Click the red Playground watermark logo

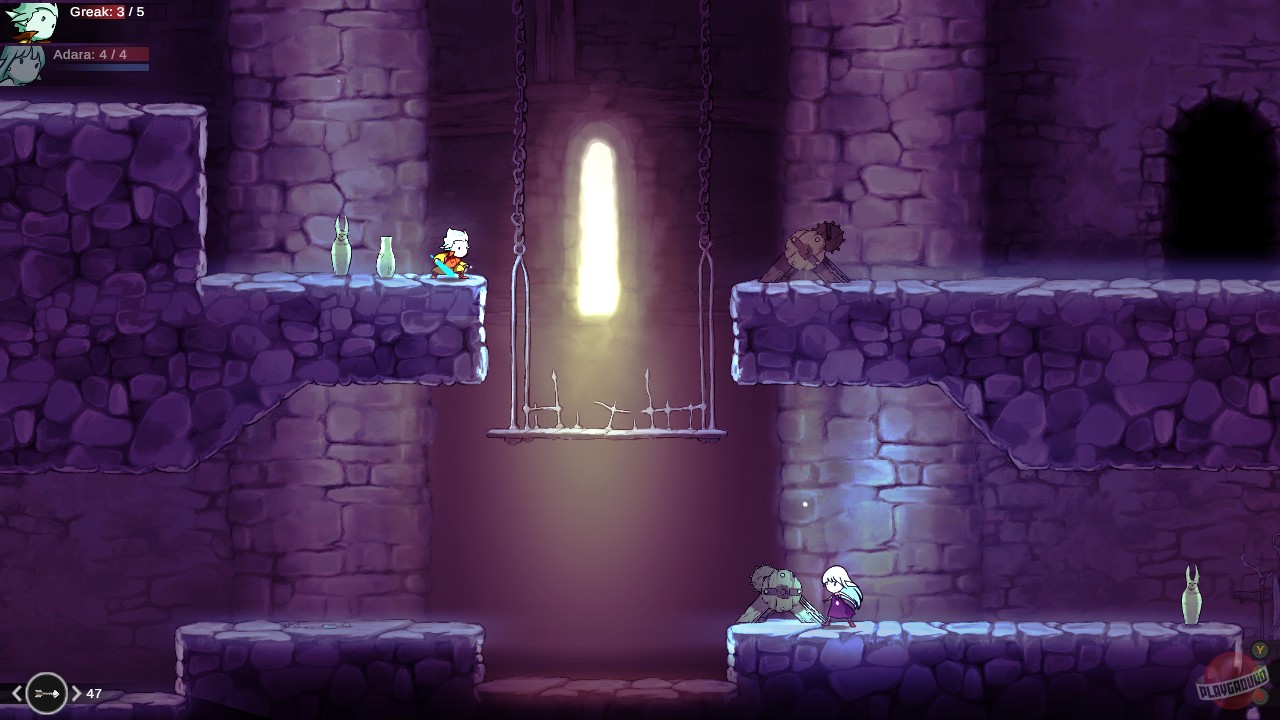(1229, 682)
